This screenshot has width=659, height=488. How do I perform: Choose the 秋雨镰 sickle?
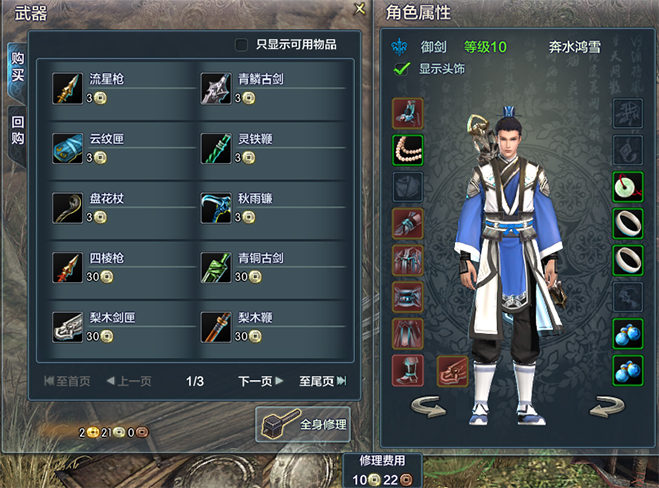217,208
